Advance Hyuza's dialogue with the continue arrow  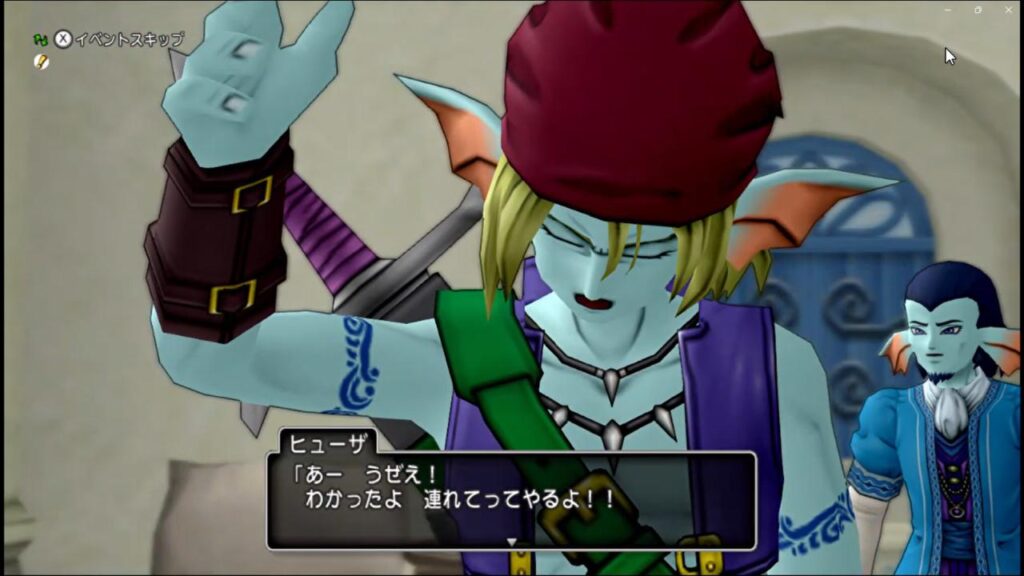coord(512,542)
